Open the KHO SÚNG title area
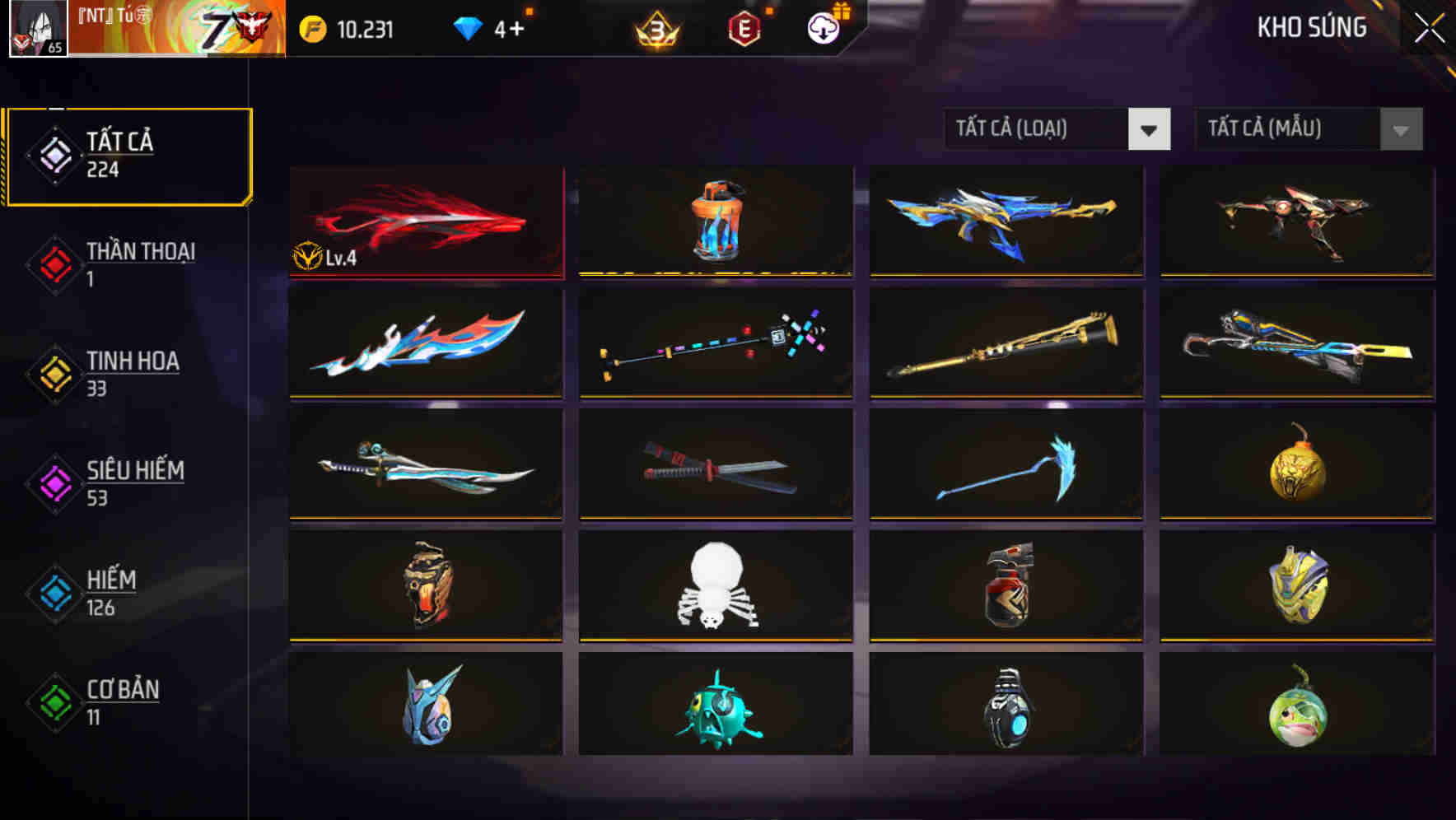This screenshot has height=820, width=1456. 1311,27
